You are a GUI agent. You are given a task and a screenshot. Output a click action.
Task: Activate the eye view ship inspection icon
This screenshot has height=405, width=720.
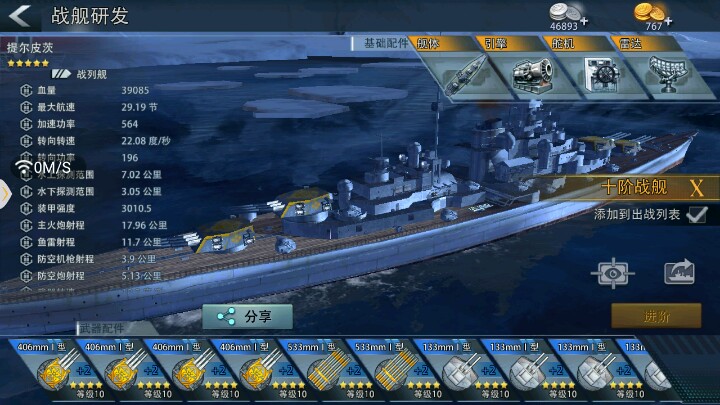[611, 272]
